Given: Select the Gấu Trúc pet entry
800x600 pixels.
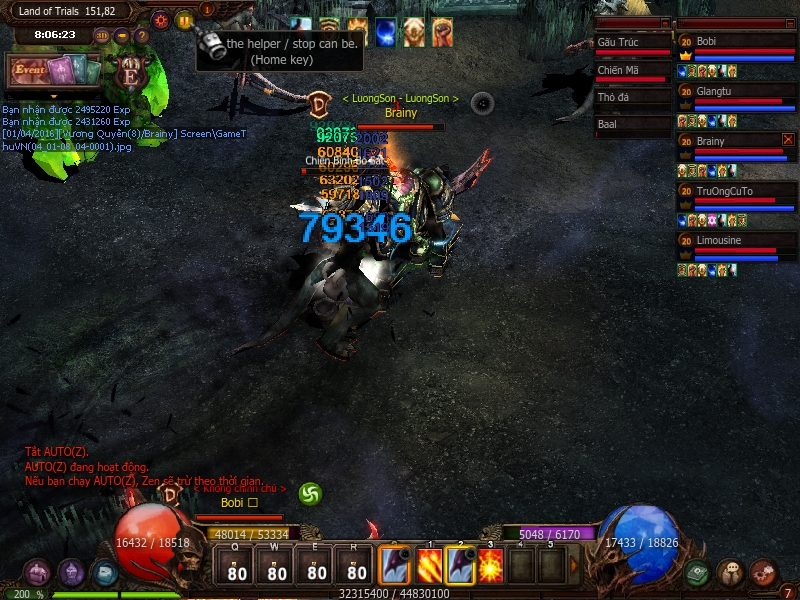Looking at the screenshot, I should [x=632, y=44].
